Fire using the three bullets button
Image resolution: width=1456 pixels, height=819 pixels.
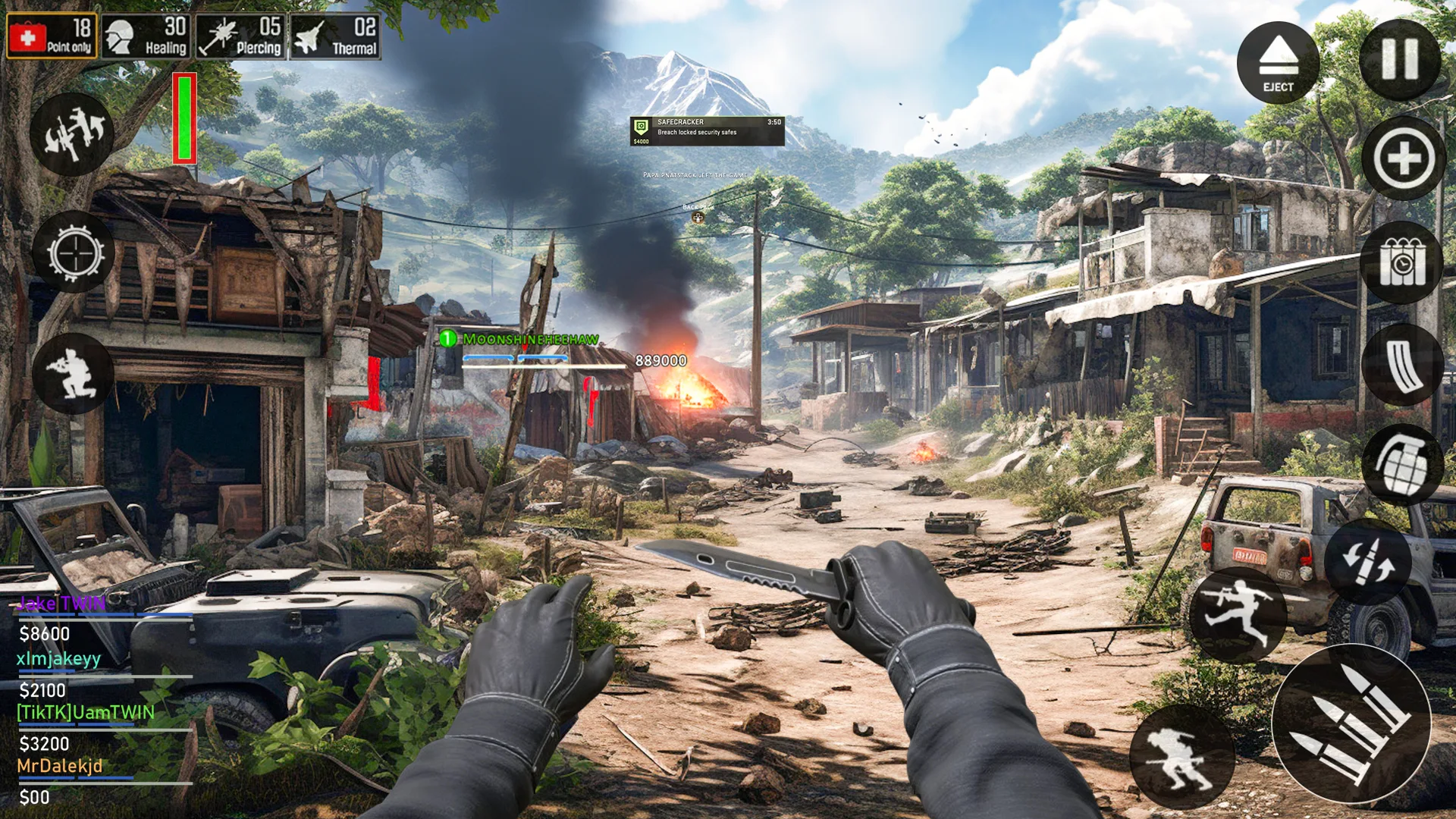(x=1351, y=724)
